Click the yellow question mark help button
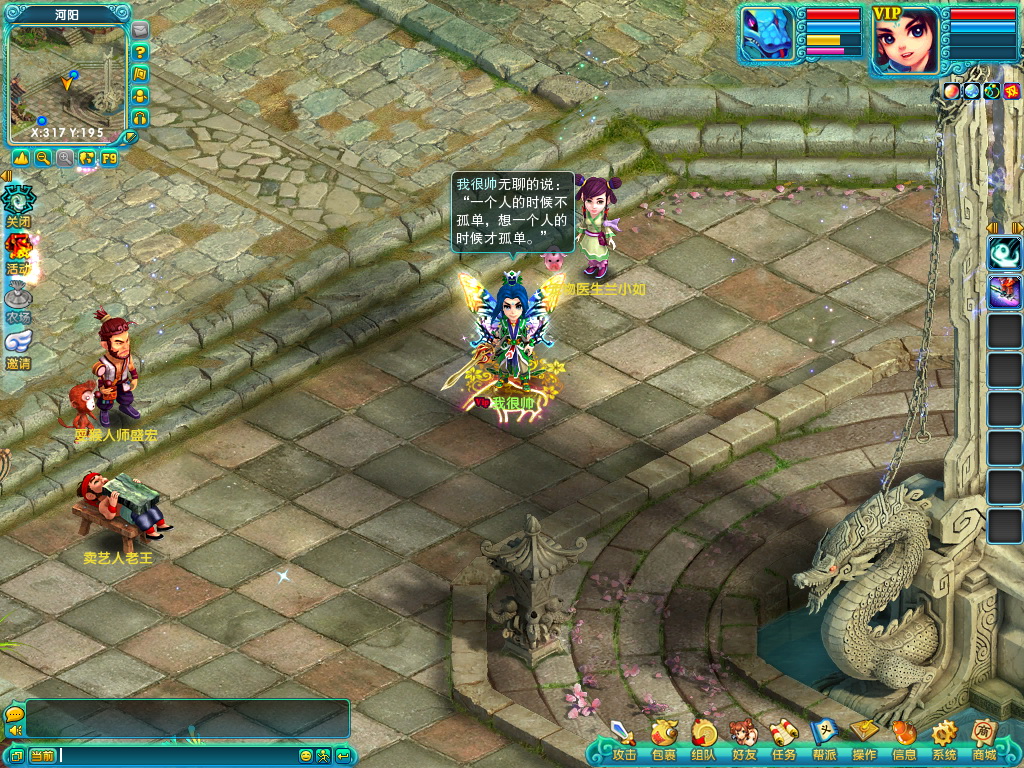The width and height of the screenshot is (1024, 768). click(x=140, y=52)
